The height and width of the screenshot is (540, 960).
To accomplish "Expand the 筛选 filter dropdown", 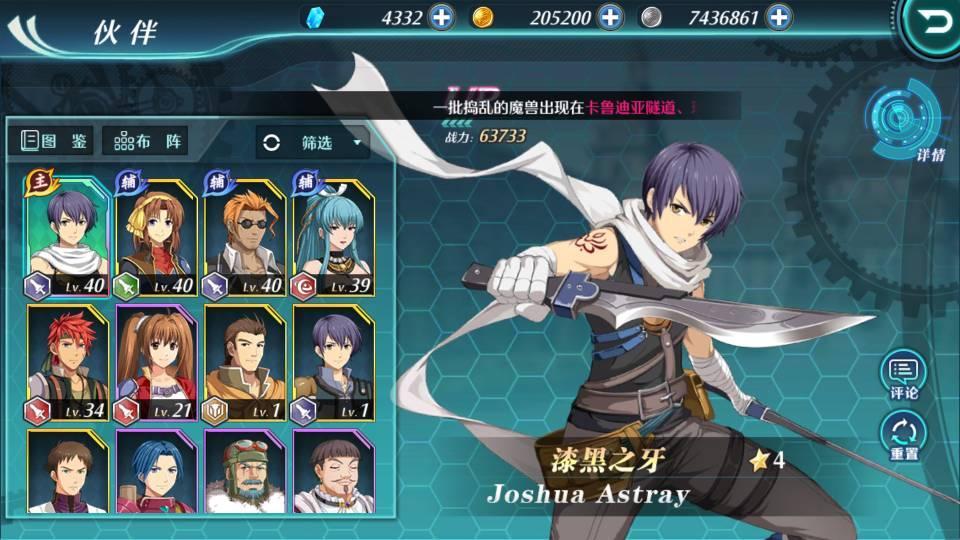I will 313,143.
